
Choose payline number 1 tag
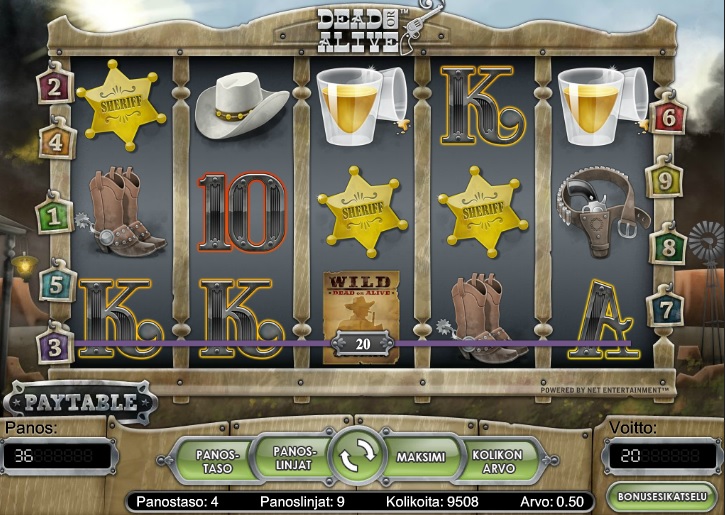[x=53, y=213]
